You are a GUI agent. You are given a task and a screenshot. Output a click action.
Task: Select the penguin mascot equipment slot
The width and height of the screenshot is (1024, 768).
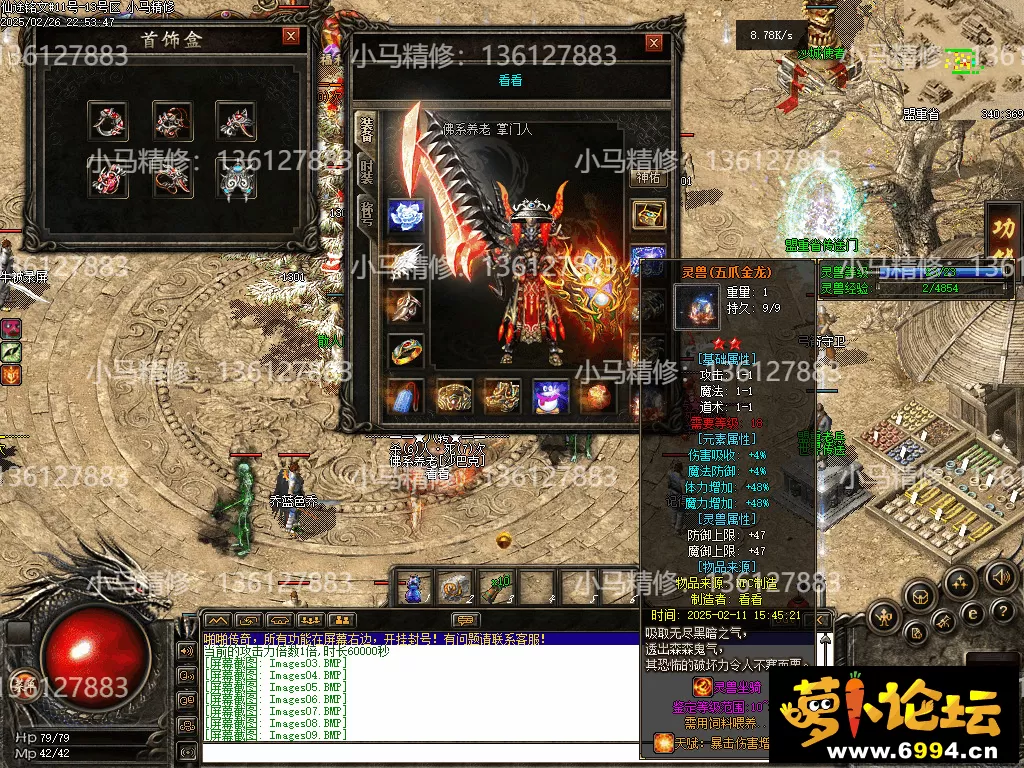(x=550, y=396)
